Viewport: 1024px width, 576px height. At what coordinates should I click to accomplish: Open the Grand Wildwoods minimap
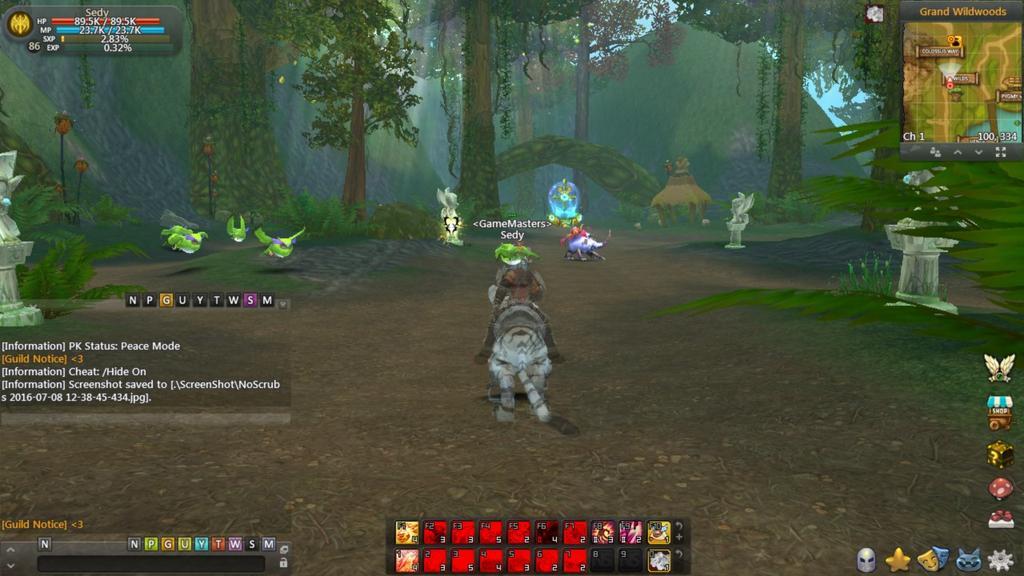click(x=961, y=79)
